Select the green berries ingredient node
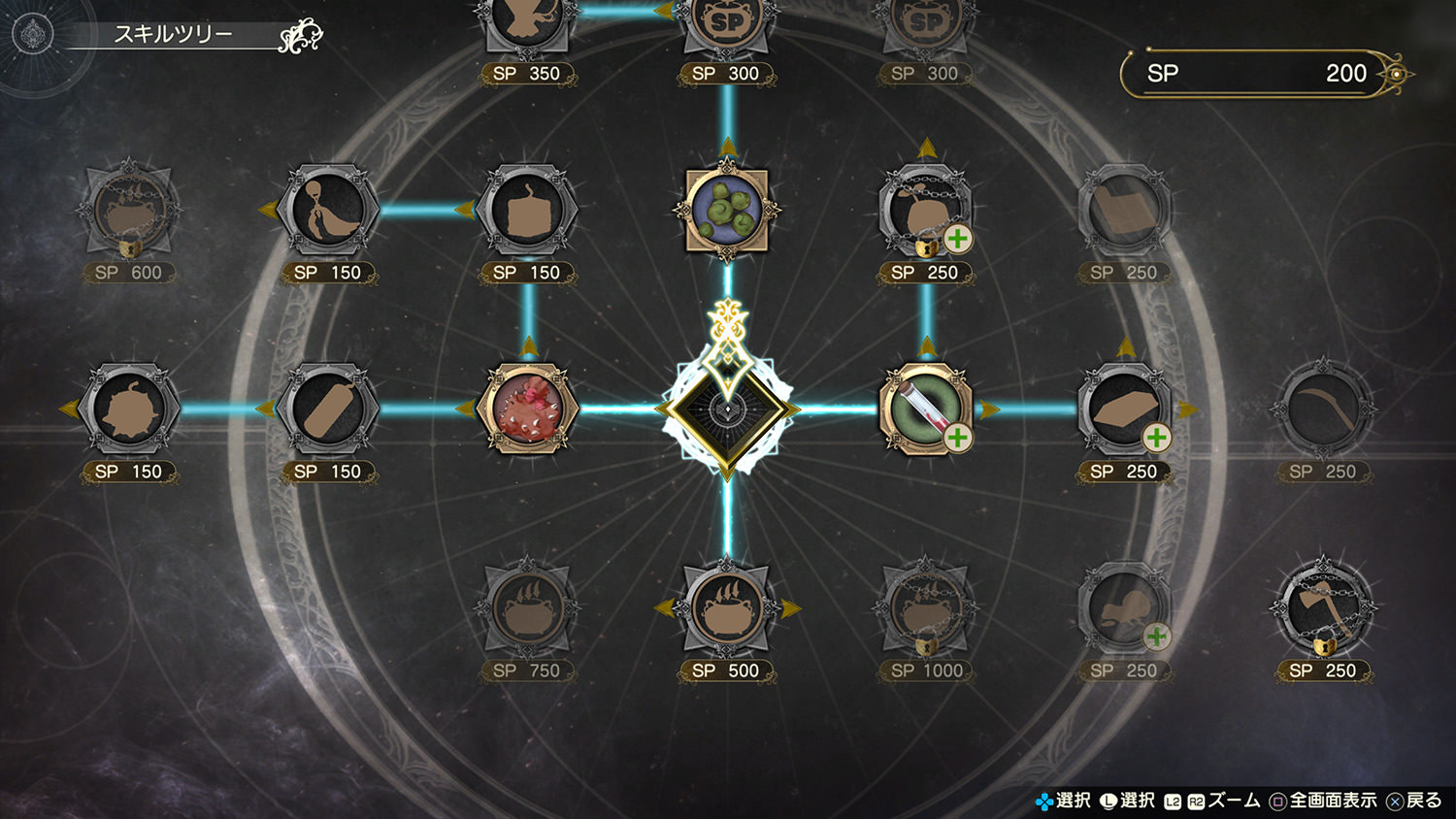 [x=726, y=210]
